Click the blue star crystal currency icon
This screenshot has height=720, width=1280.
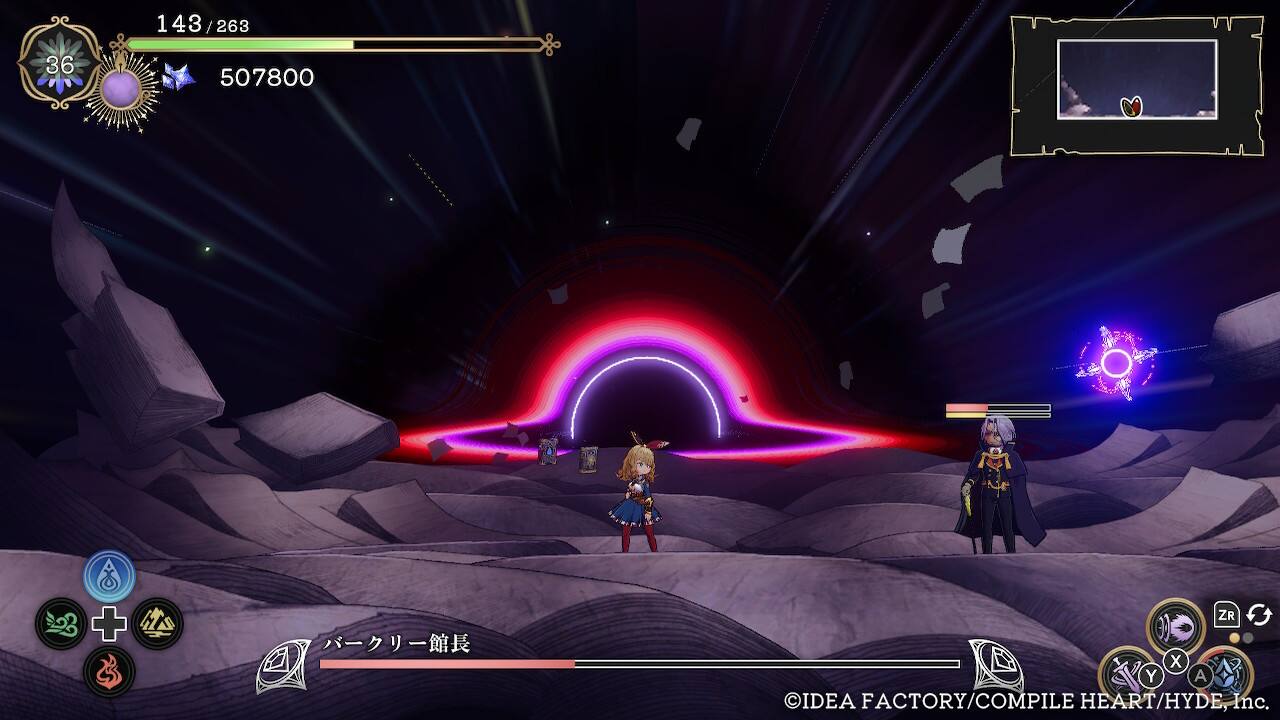pos(179,77)
